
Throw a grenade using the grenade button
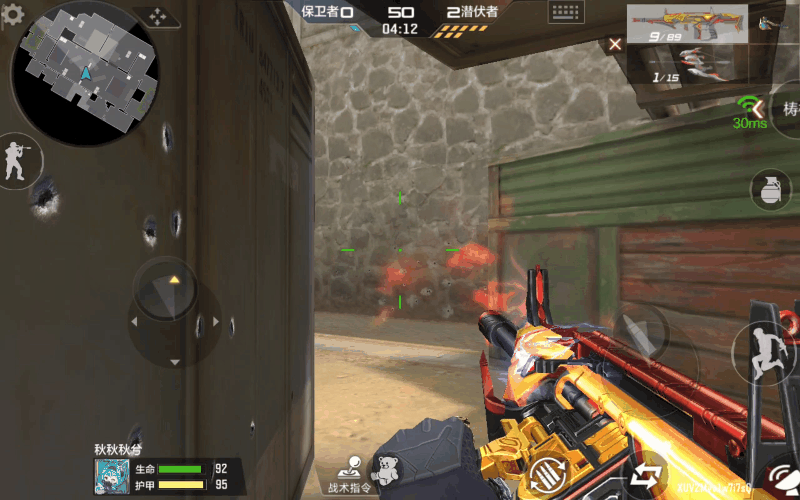coord(770,190)
